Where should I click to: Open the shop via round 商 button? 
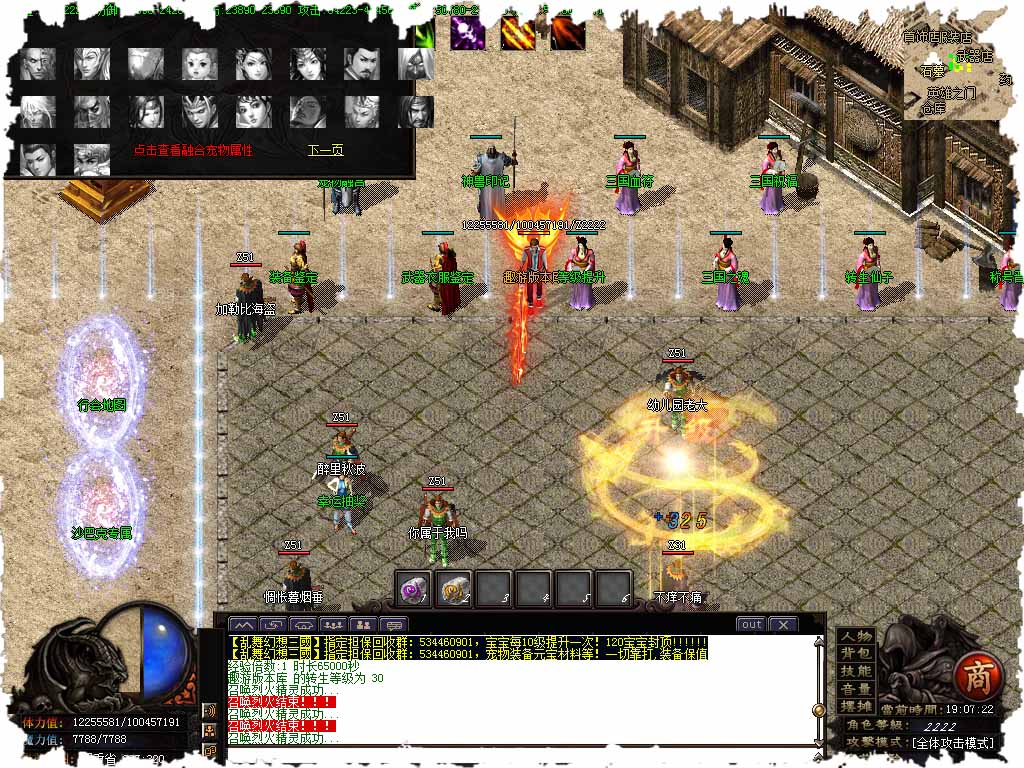click(x=973, y=678)
